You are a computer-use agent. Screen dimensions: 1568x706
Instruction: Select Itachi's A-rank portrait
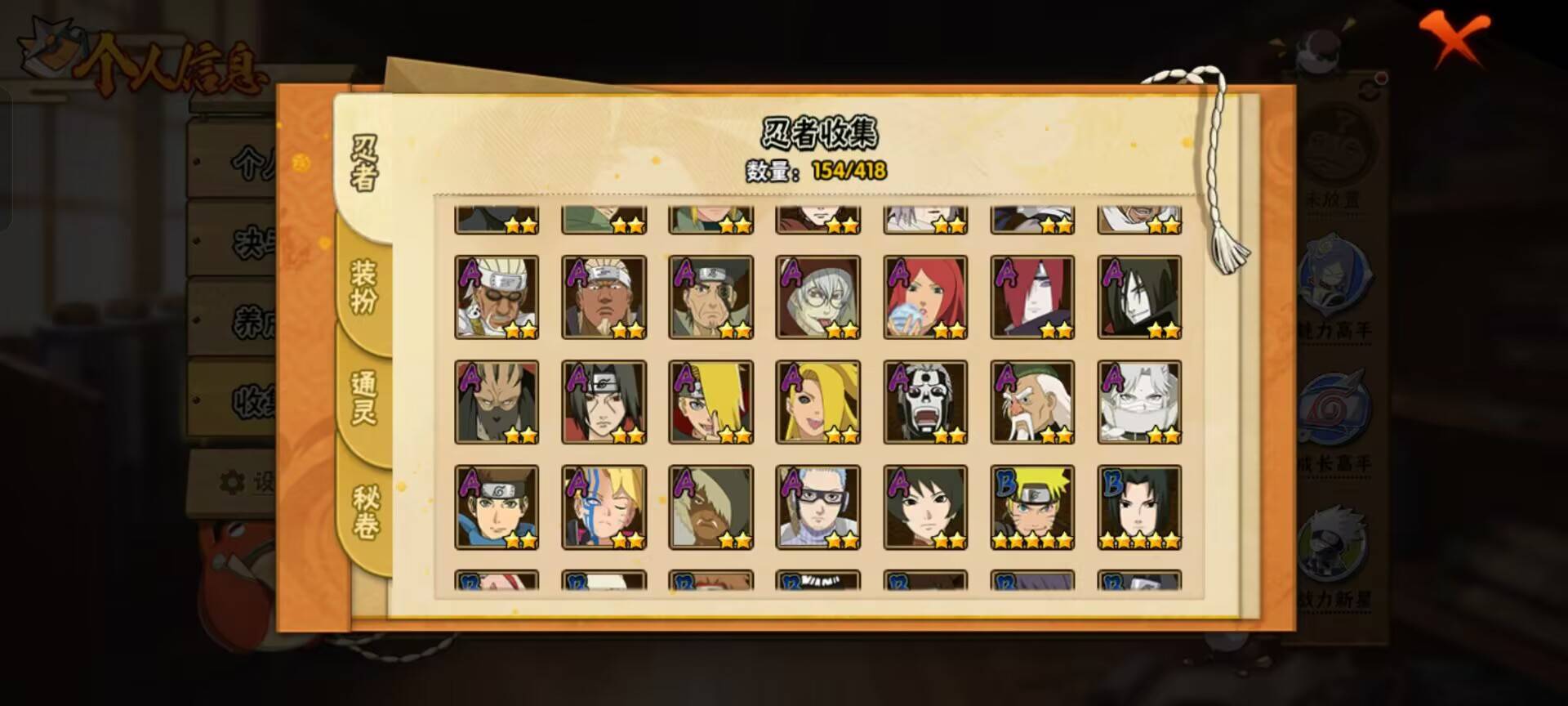(x=605, y=400)
